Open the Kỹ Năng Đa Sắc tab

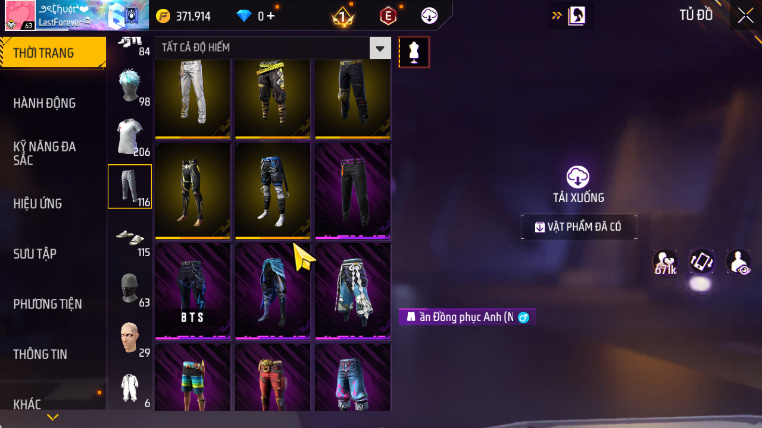(45, 153)
